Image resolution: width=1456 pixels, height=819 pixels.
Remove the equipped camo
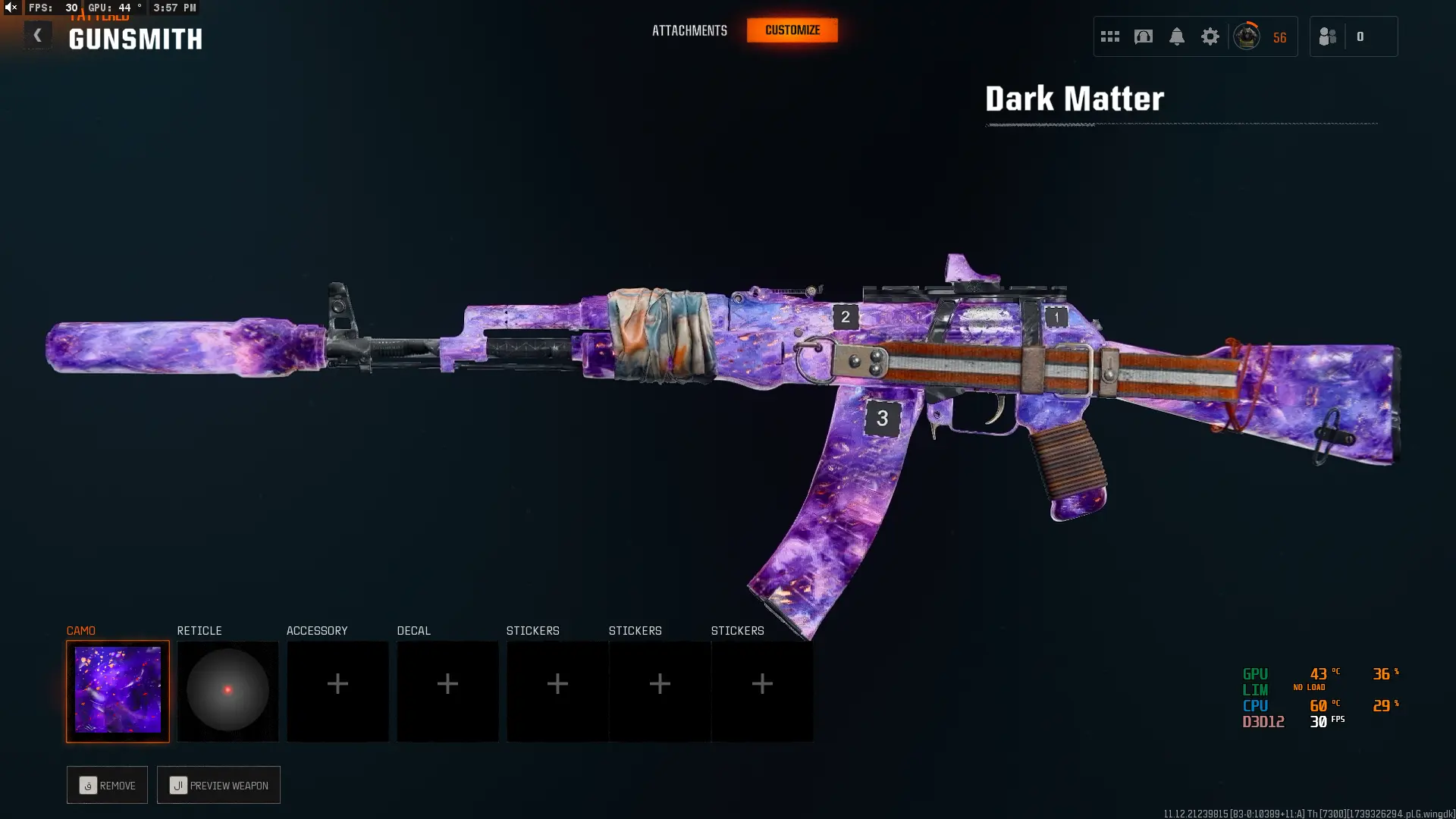point(107,785)
